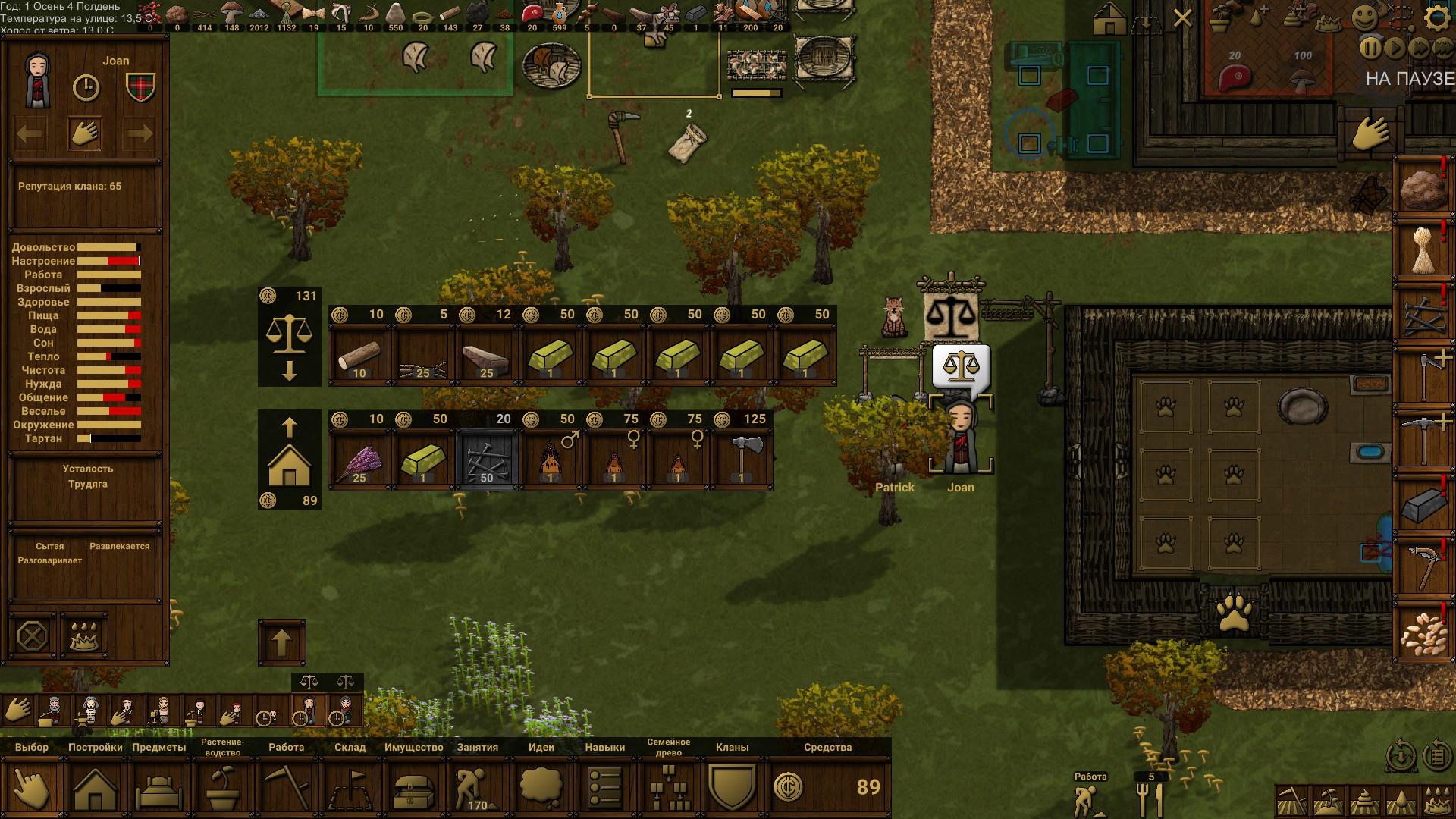1456x819 pixels.
Task: Switch to the next villager arrow
Action: 140,134
